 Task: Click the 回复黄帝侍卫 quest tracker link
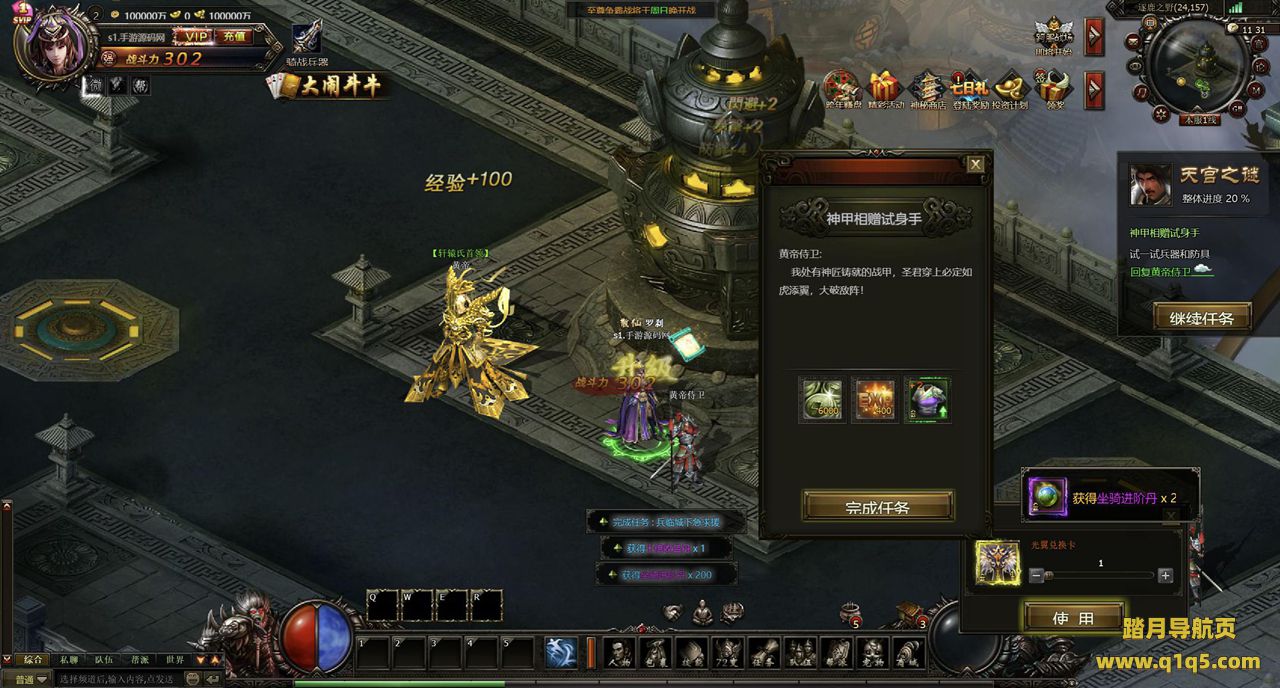tap(1160, 271)
